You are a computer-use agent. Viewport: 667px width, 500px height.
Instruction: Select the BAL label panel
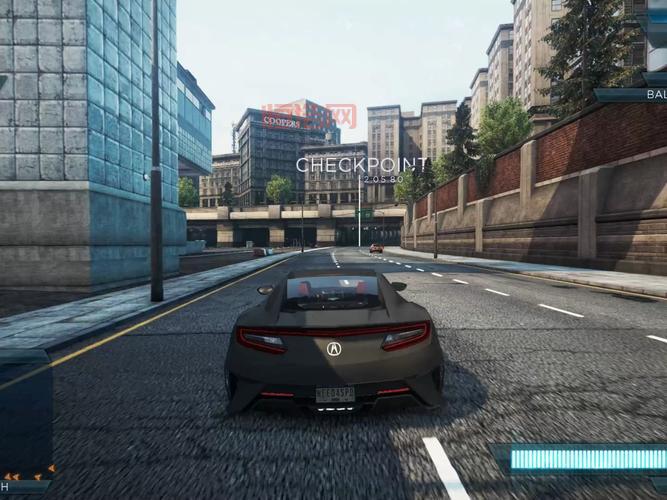[638, 95]
